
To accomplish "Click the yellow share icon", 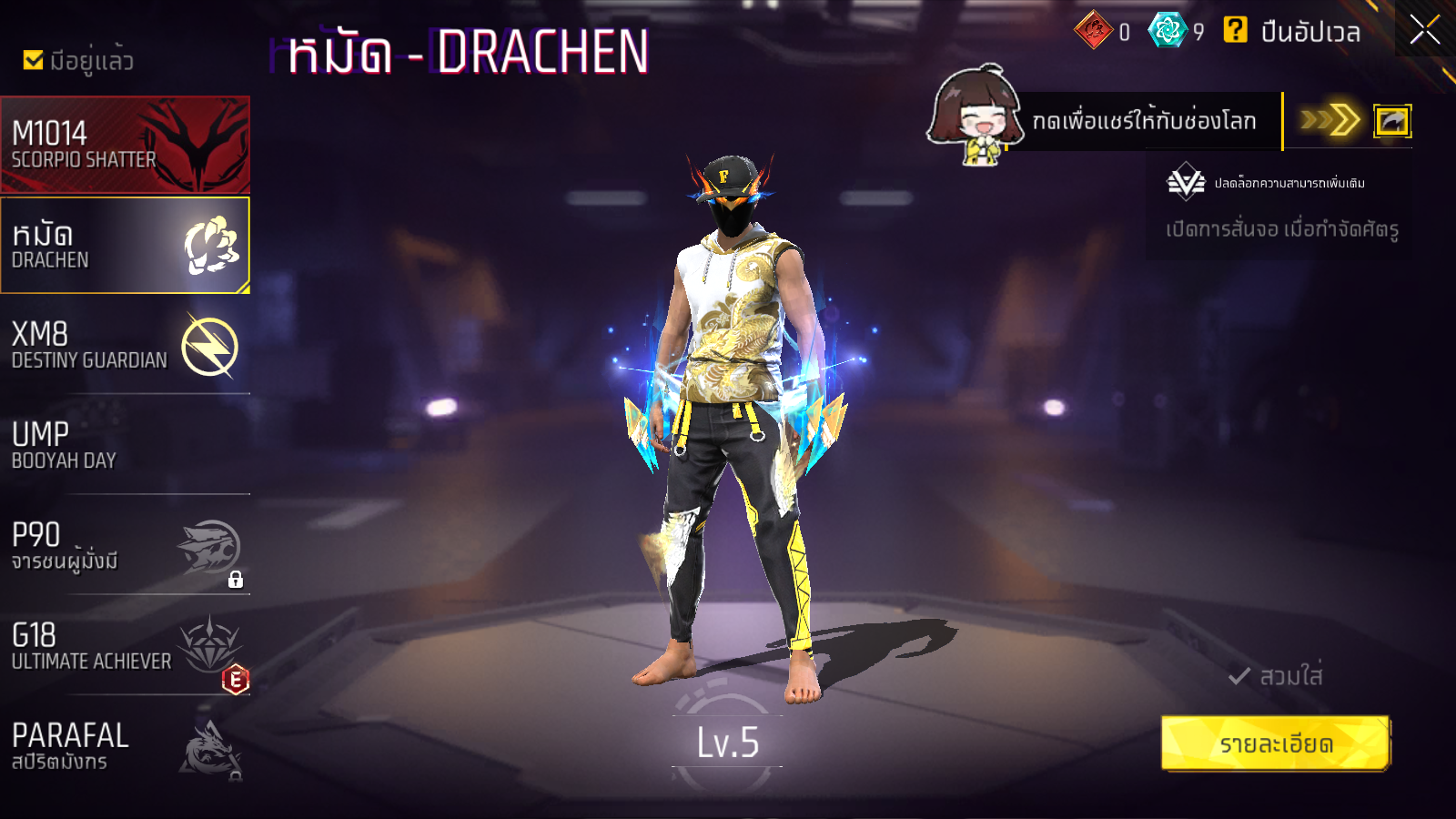I will (x=1391, y=121).
